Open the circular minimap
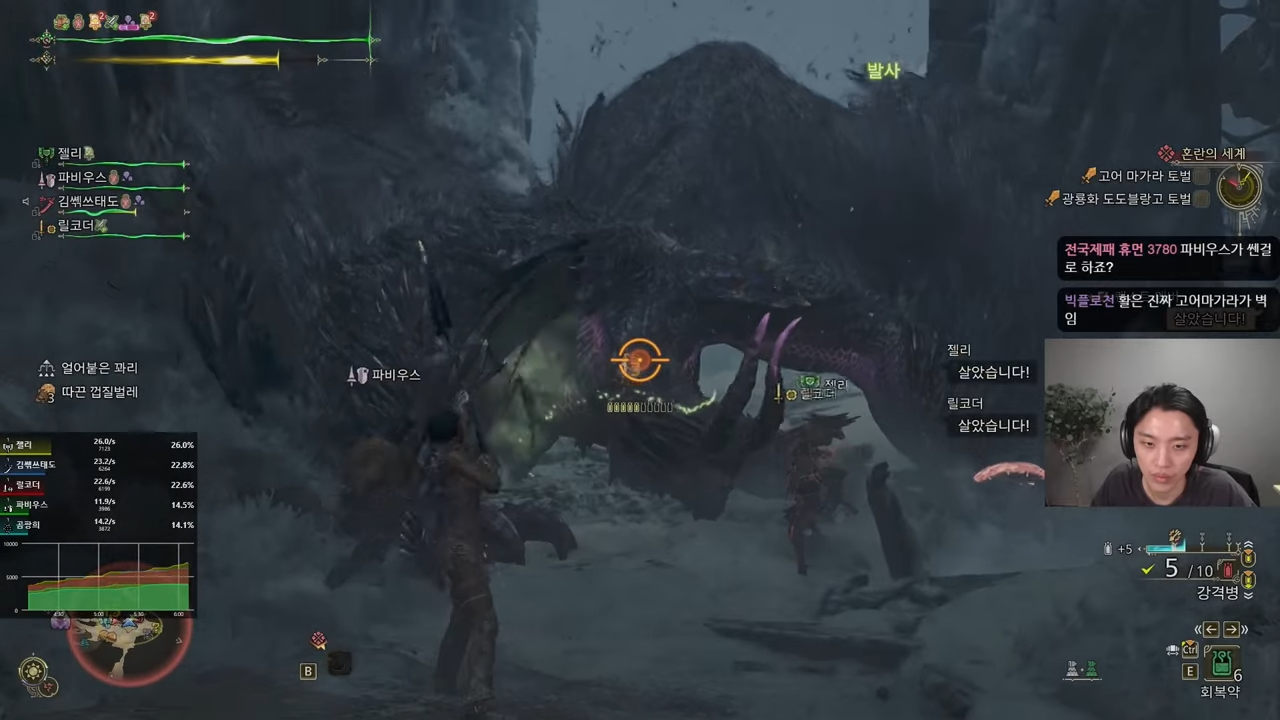 pyautogui.click(x=127, y=644)
